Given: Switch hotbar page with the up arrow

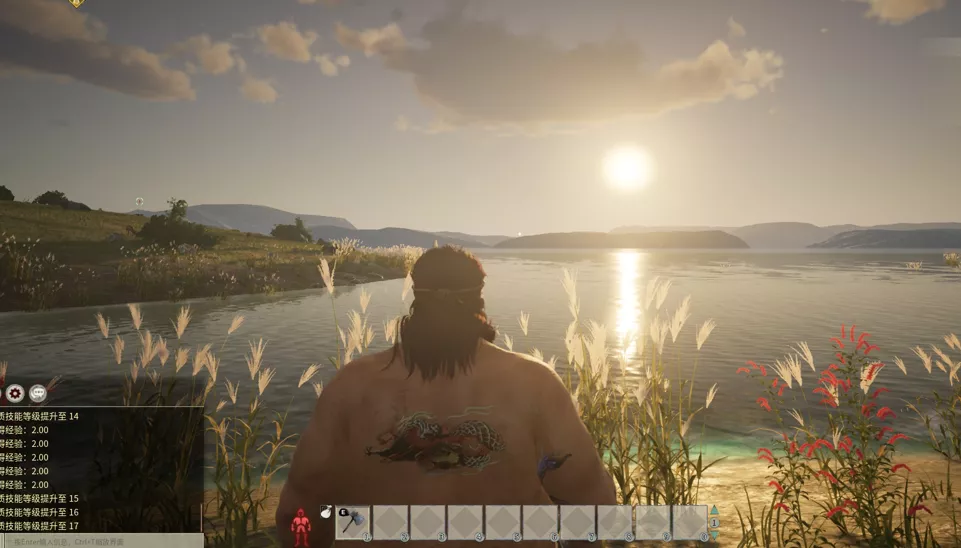Looking at the screenshot, I should point(714,510).
